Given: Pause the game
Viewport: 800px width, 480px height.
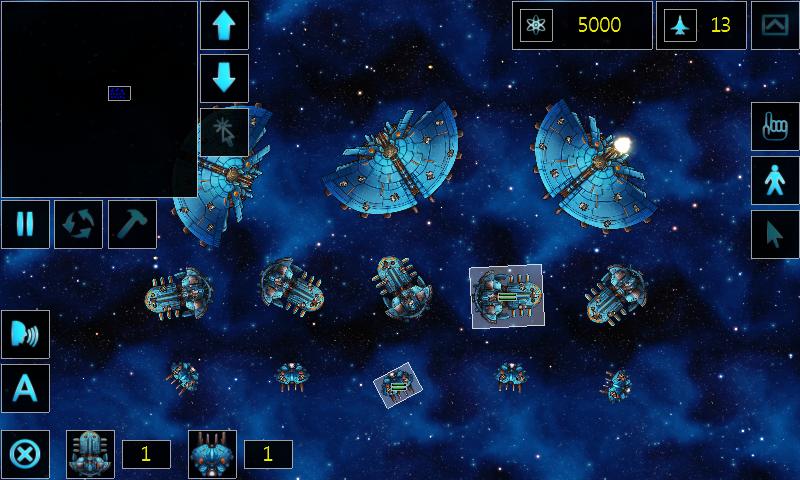Looking at the screenshot, I should [24, 223].
